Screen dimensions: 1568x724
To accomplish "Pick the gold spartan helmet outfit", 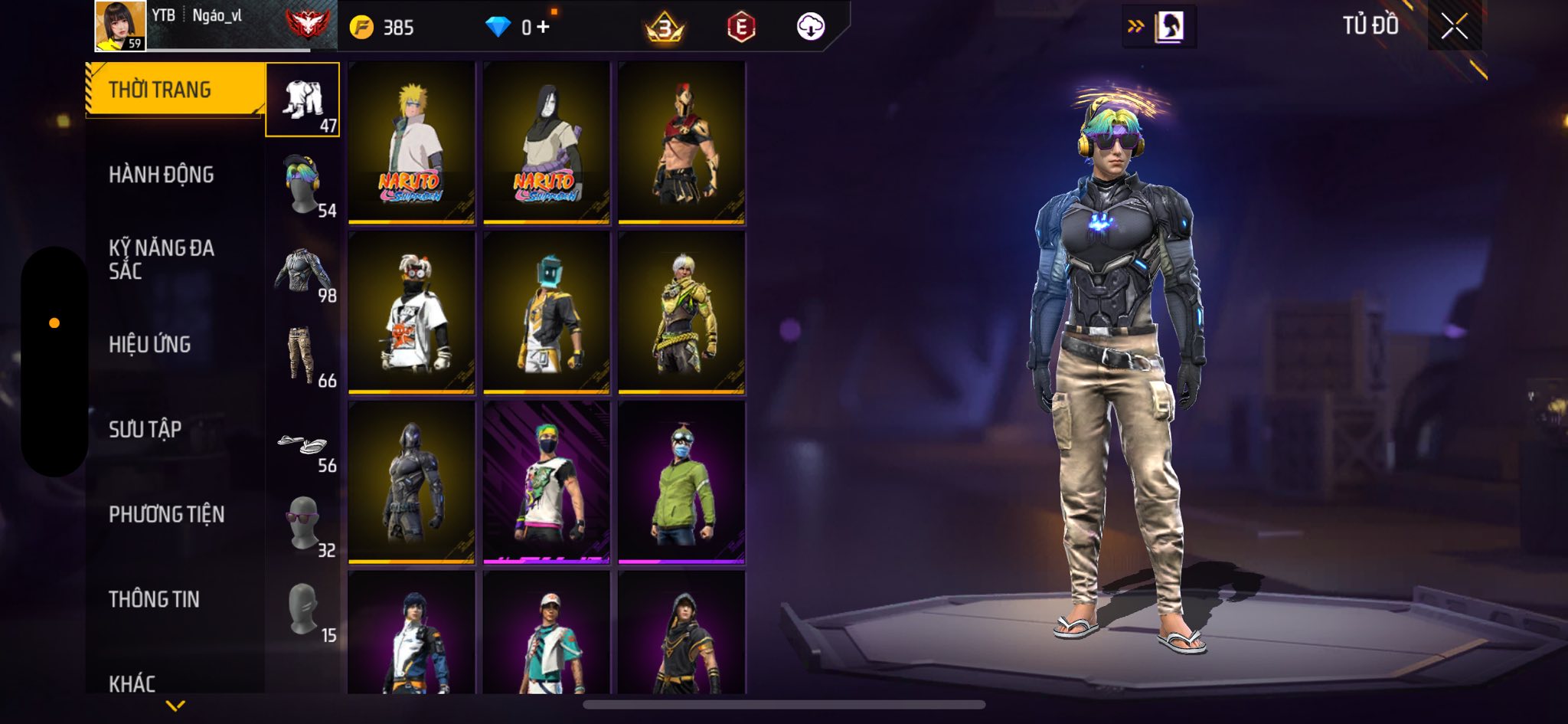I will [681, 143].
